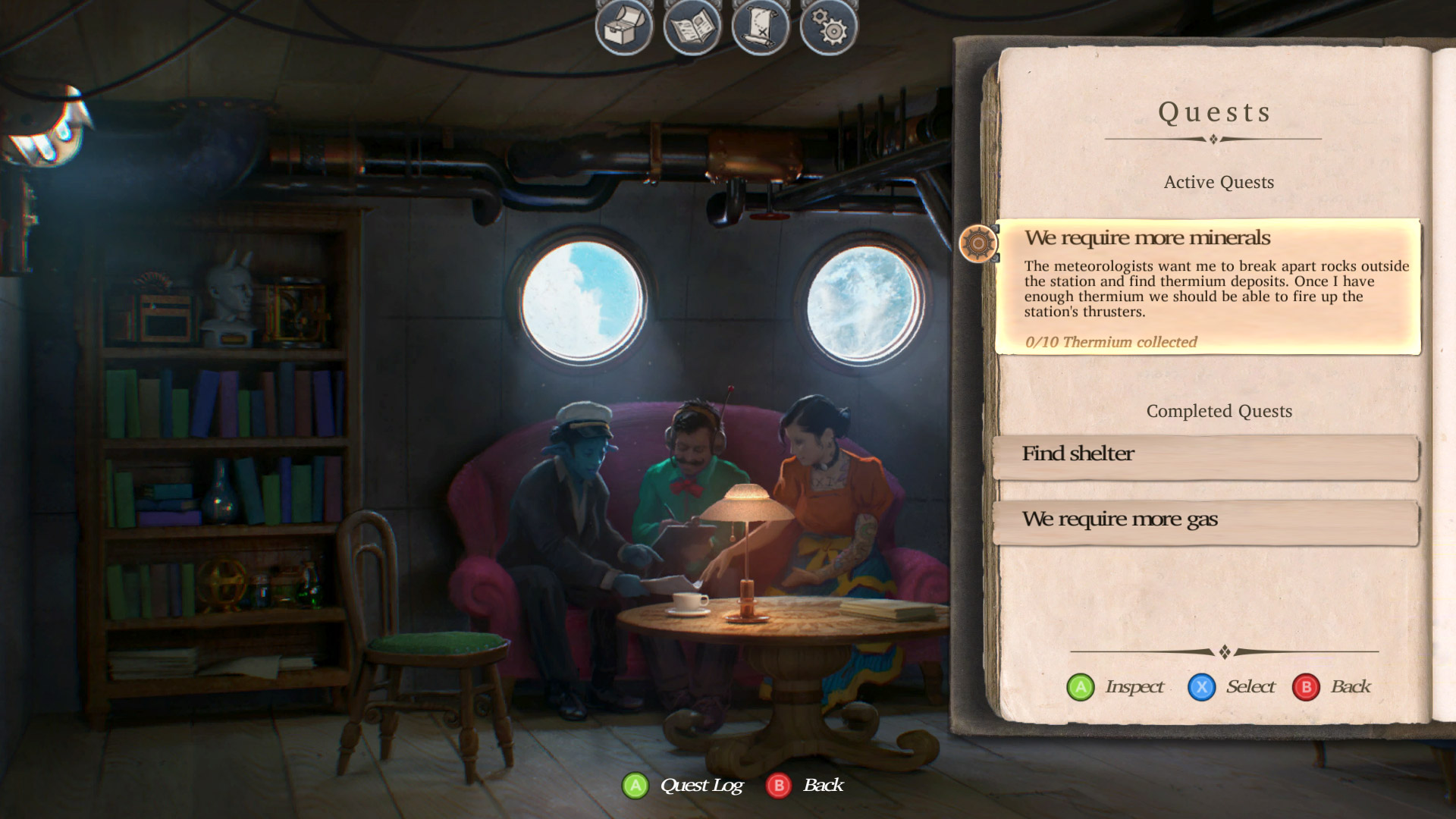Click the 'Quest Log' text label
Viewport: 1456px width, 819px height.
(700, 786)
